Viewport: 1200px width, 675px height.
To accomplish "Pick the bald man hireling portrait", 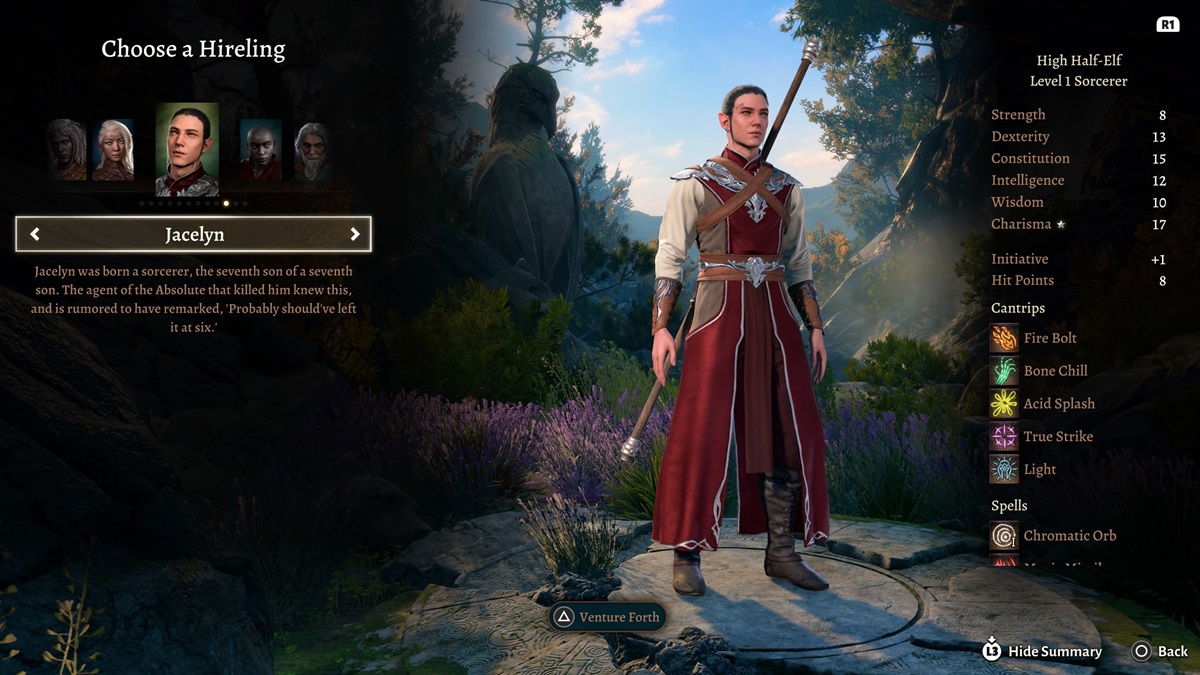I will coord(260,150).
